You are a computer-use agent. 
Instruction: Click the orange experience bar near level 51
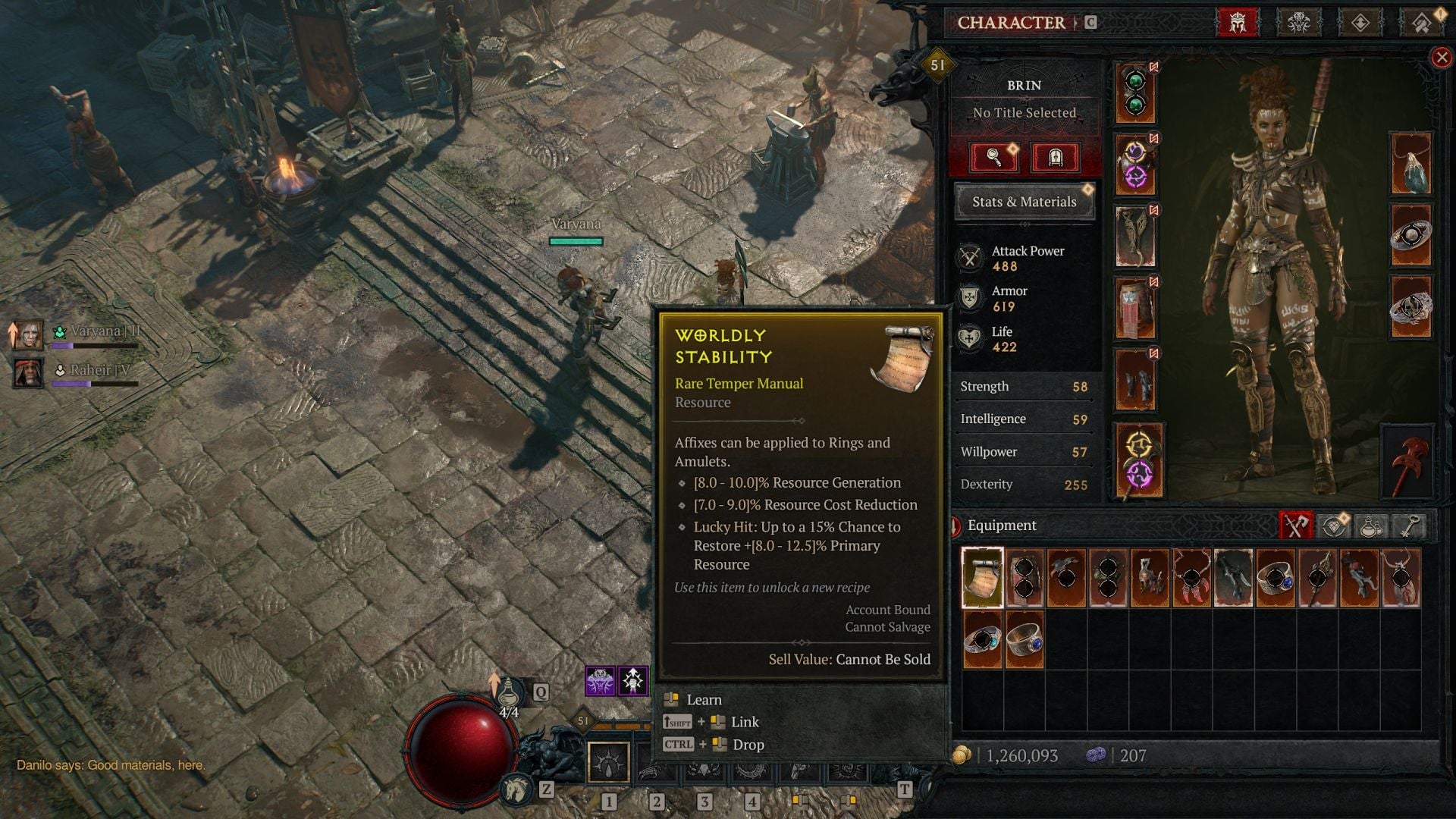pyautogui.click(x=622, y=726)
